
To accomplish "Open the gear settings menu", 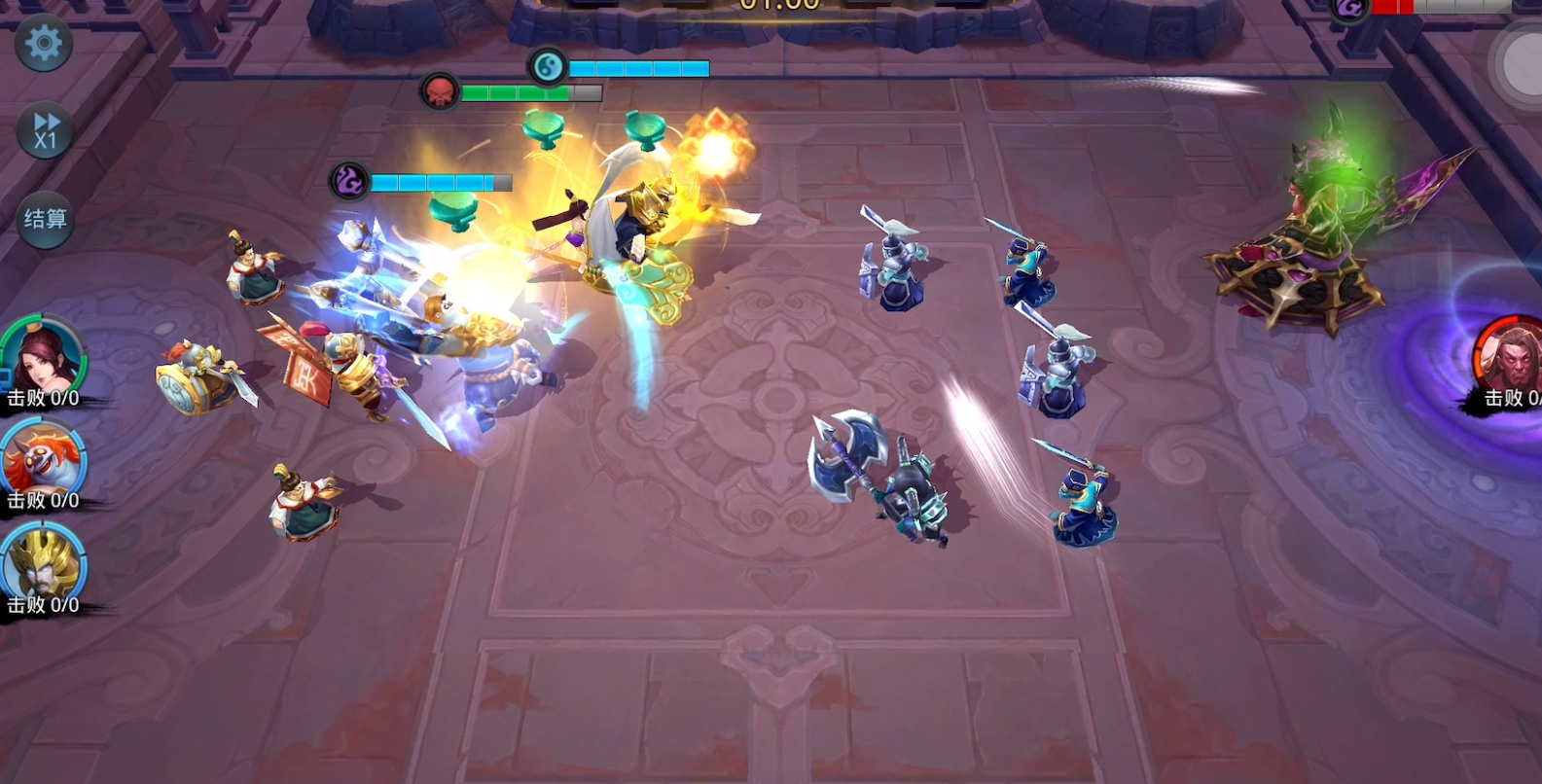I will (44, 44).
